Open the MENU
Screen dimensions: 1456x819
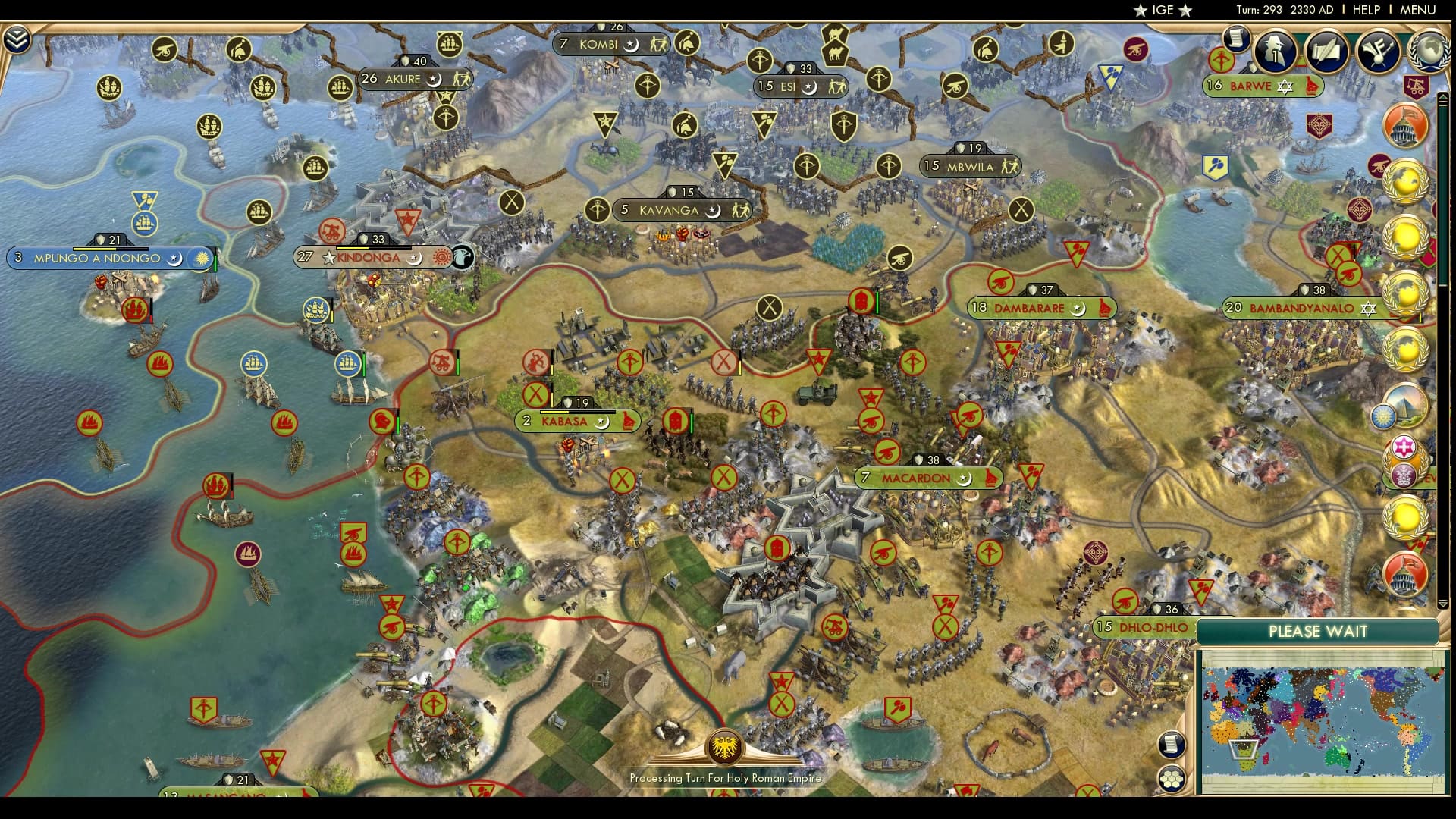click(1418, 9)
